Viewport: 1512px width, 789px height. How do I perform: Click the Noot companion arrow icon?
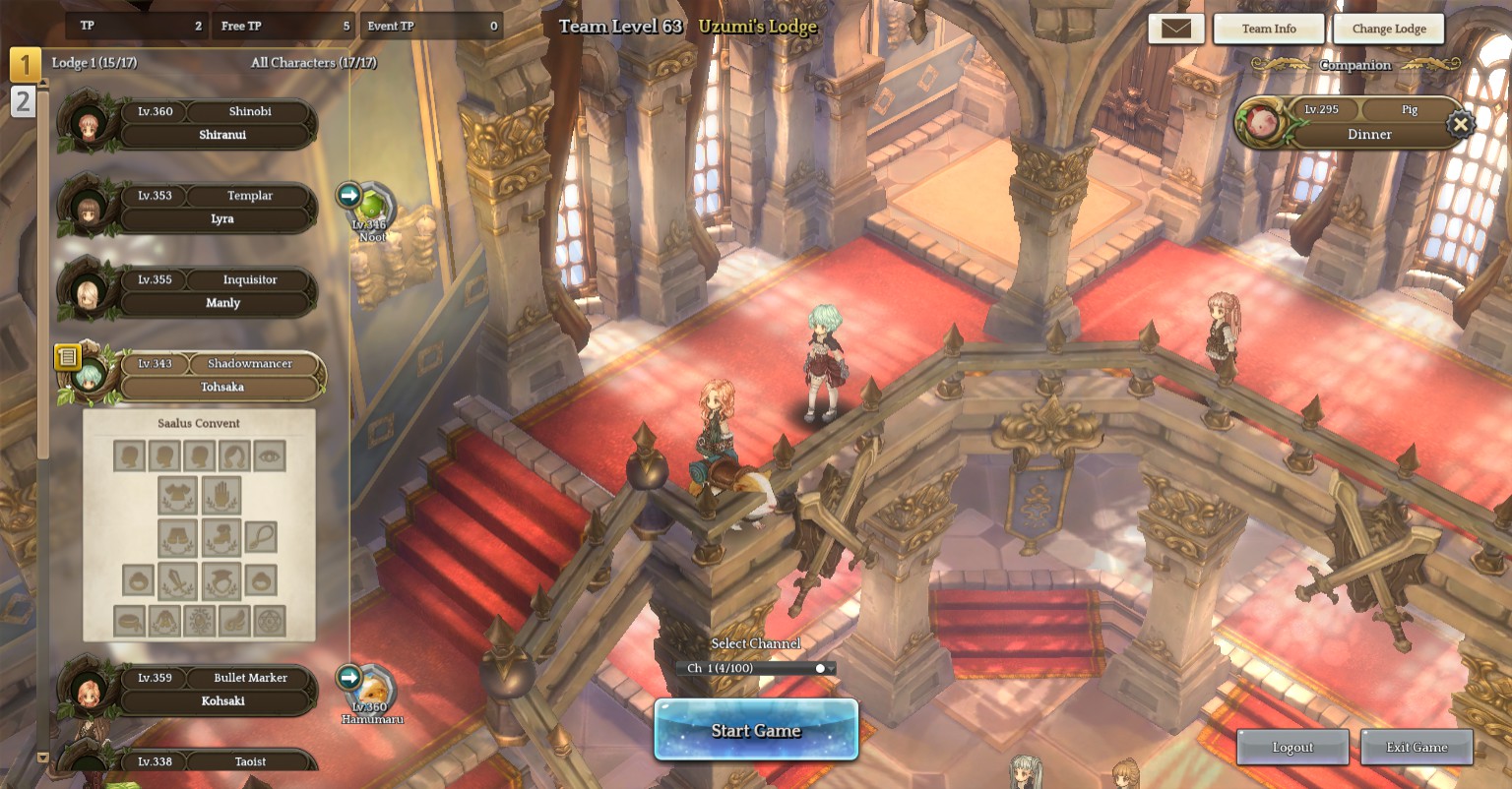pos(348,195)
